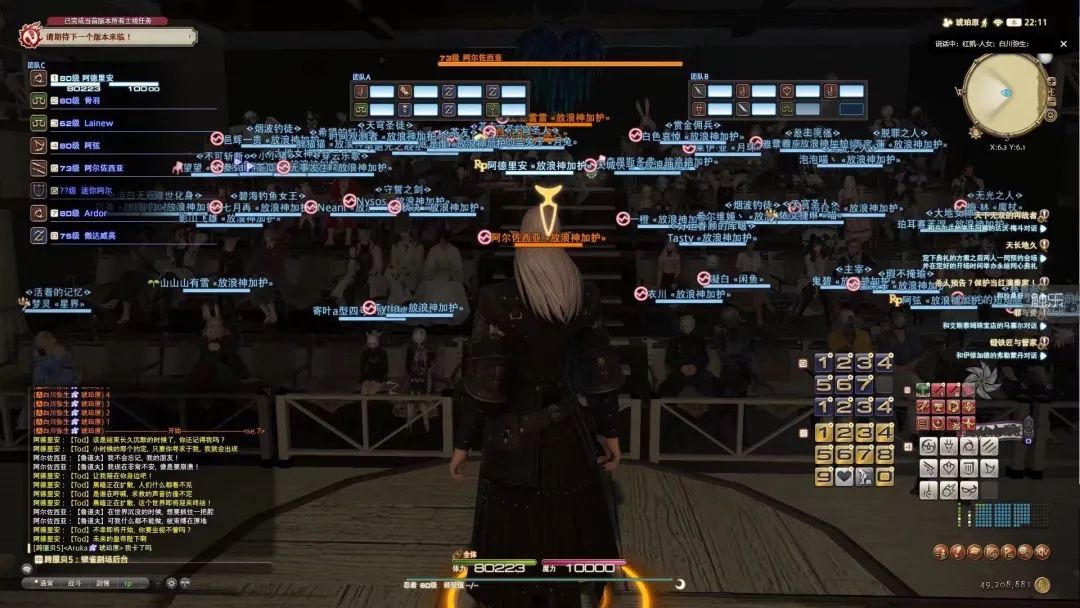Target 傲达威英 in the party list
Screen dimensions: 1080x608
(100, 236)
